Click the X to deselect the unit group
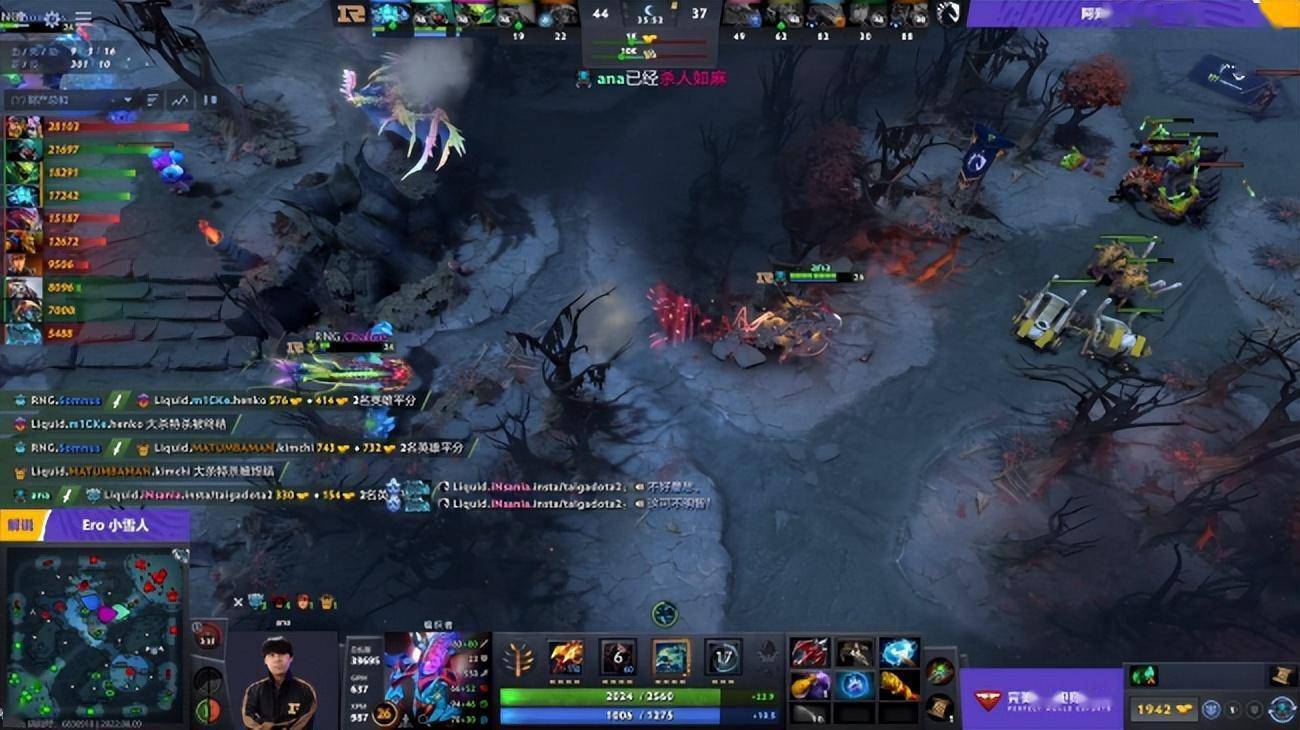Image resolution: width=1300 pixels, height=730 pixels. pos(238,601)
